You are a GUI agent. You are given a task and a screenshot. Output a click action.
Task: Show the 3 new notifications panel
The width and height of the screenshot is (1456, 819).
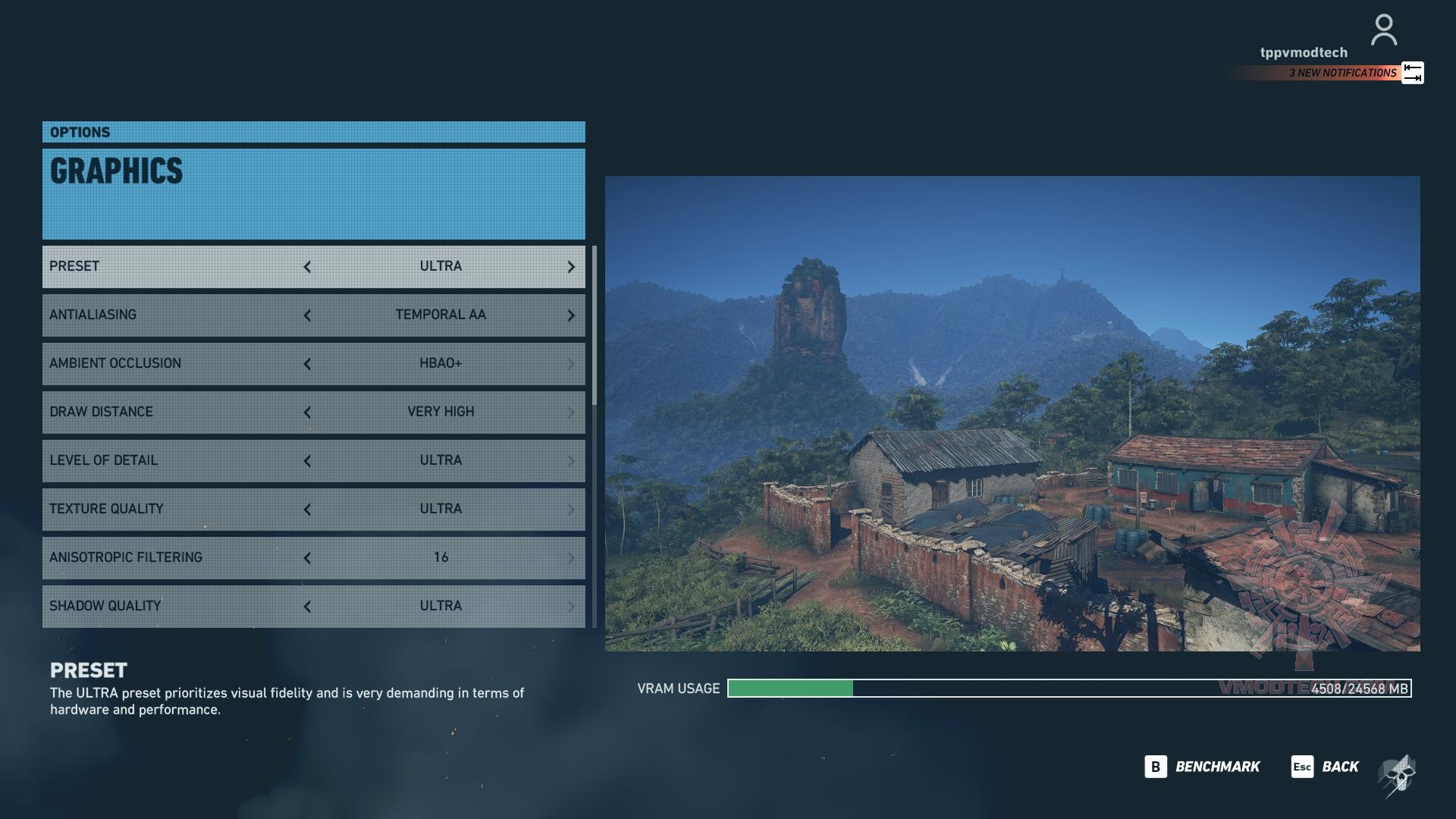pos(1342,73)
